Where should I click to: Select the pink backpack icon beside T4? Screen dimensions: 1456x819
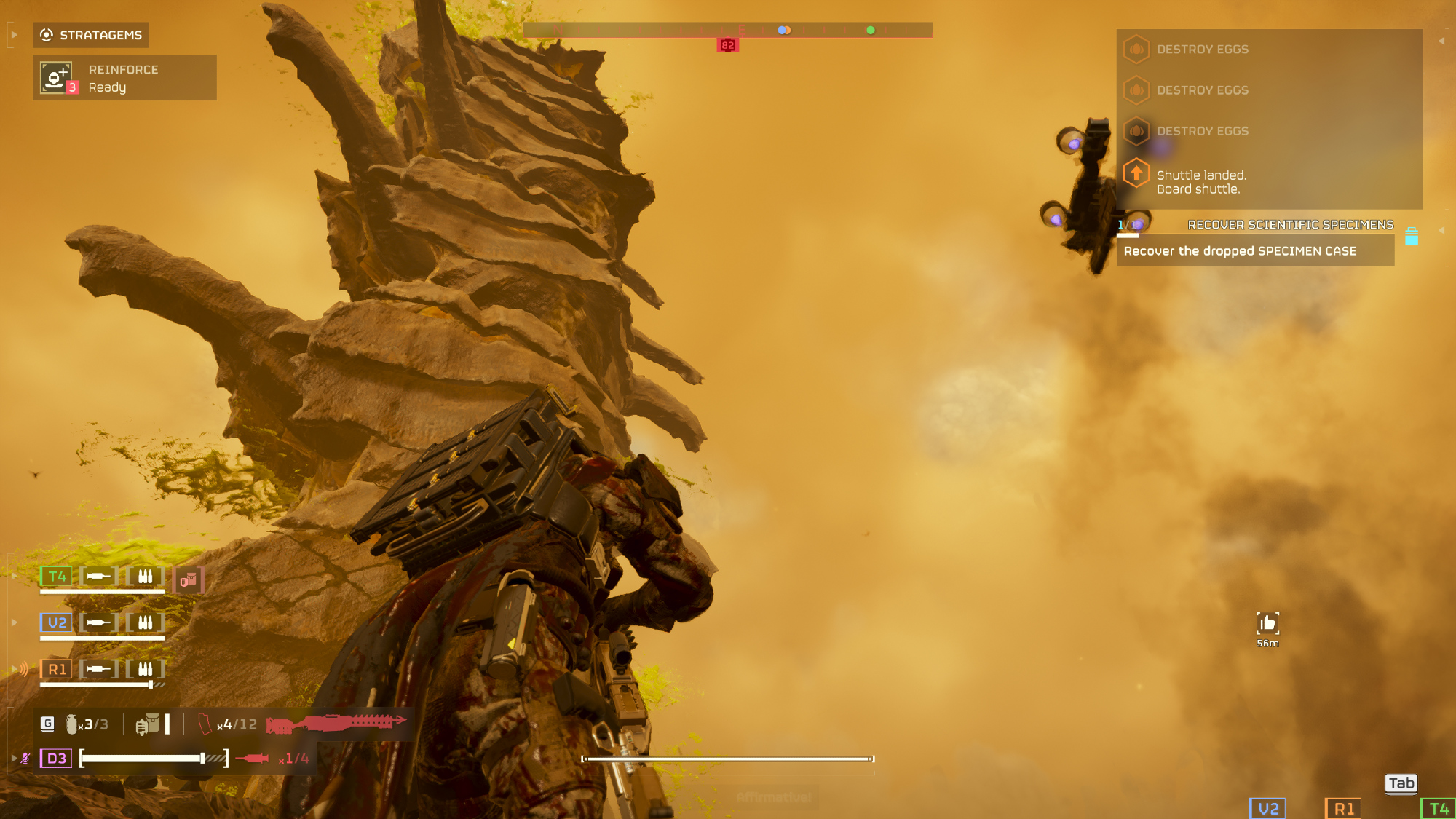coord(189,580)
